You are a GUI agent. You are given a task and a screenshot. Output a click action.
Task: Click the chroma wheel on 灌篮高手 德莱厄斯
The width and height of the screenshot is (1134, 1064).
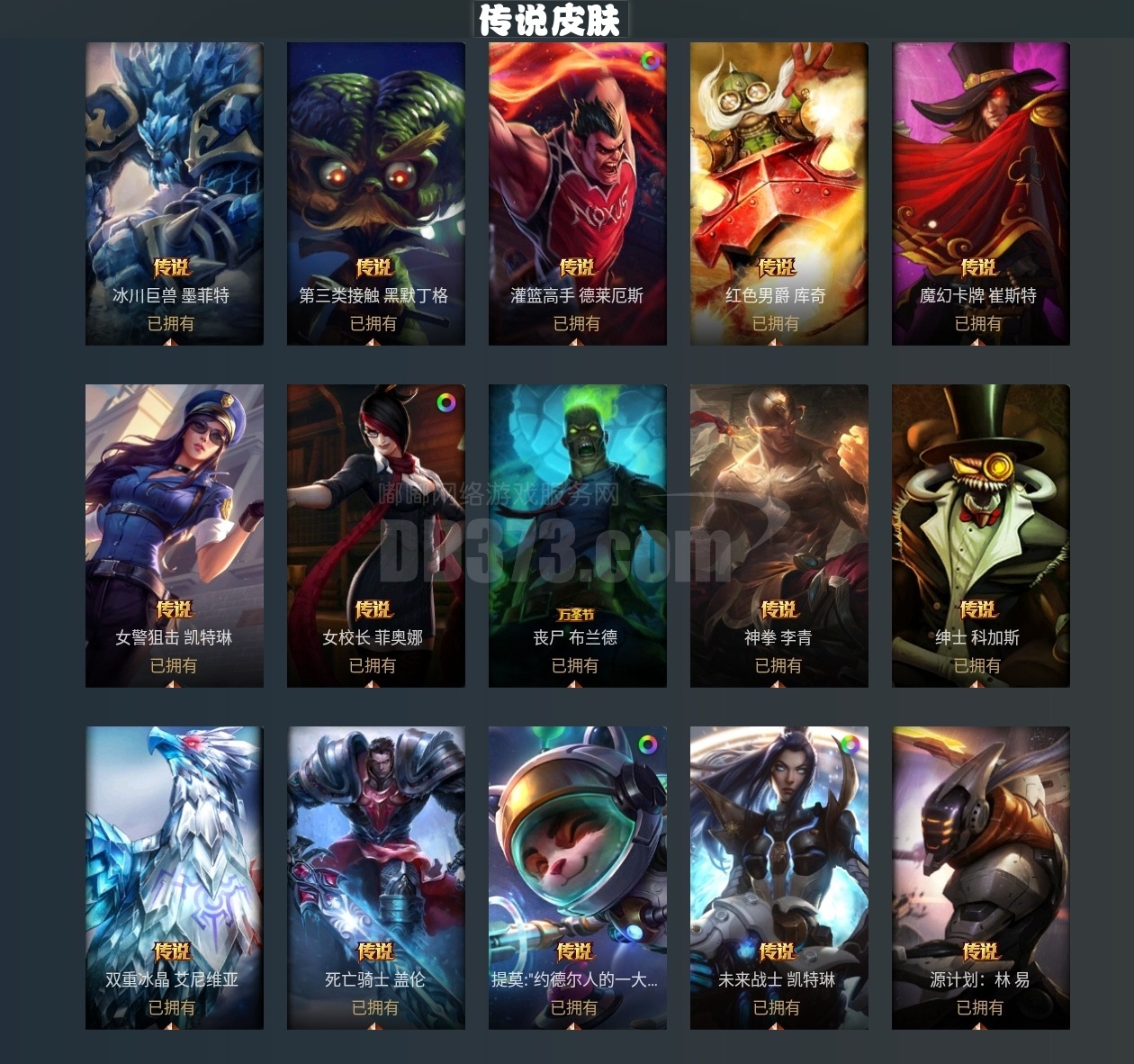(649, 61)
